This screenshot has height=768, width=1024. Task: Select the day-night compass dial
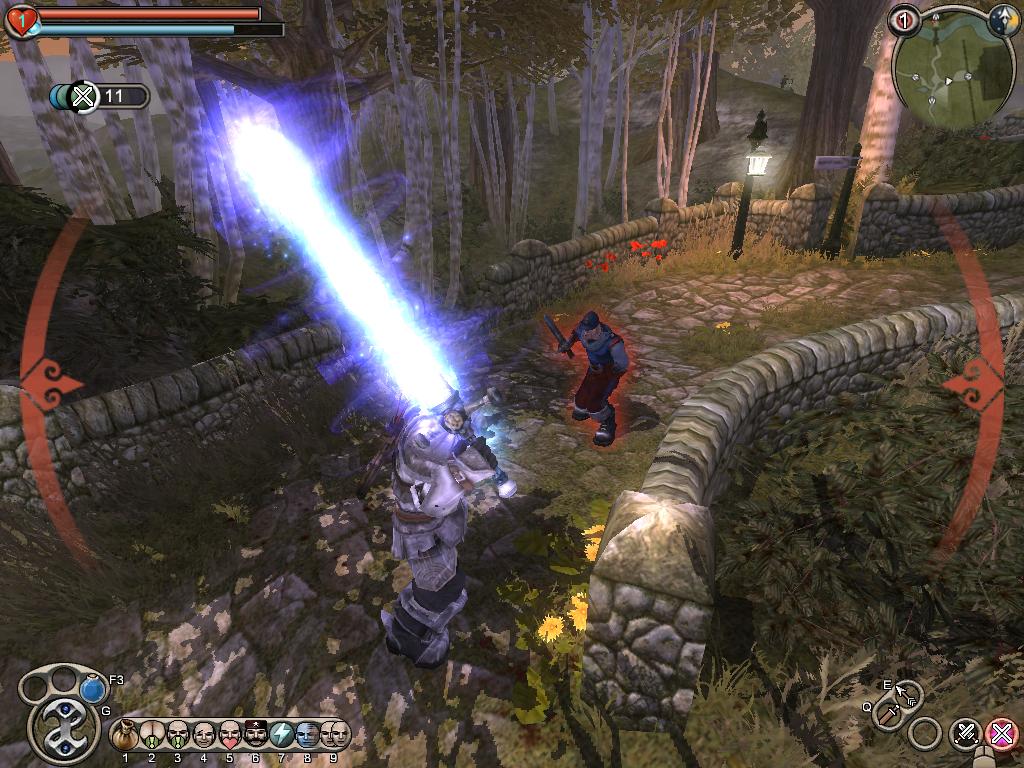click(x=1003, y=20)
